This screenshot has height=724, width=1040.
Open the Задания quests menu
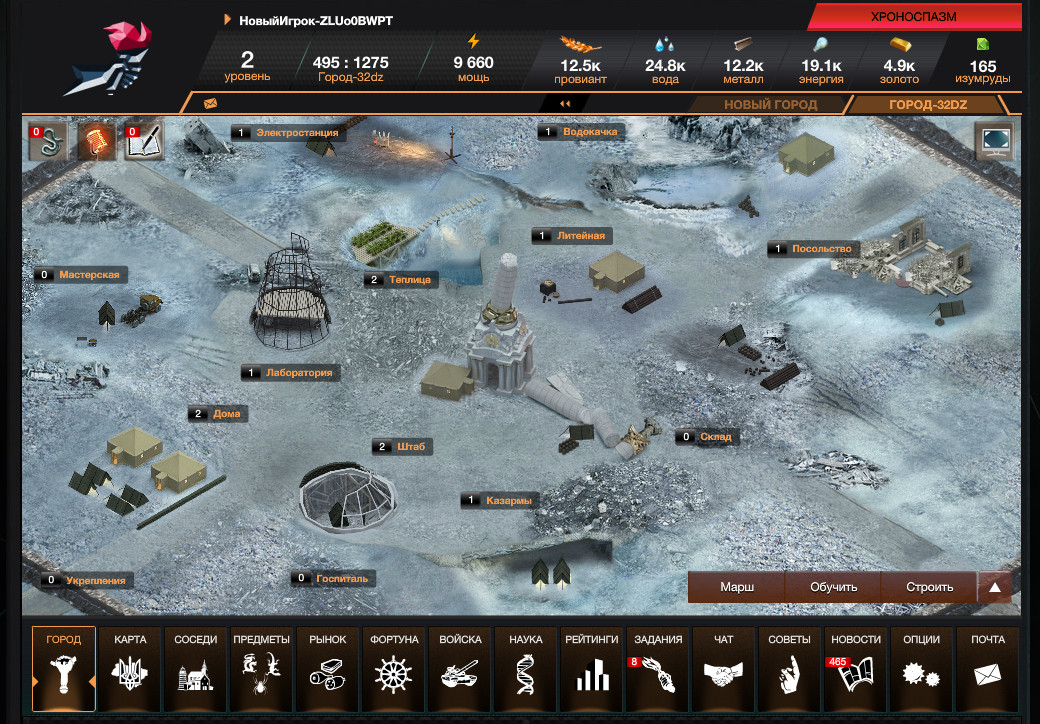pos(658,661)
